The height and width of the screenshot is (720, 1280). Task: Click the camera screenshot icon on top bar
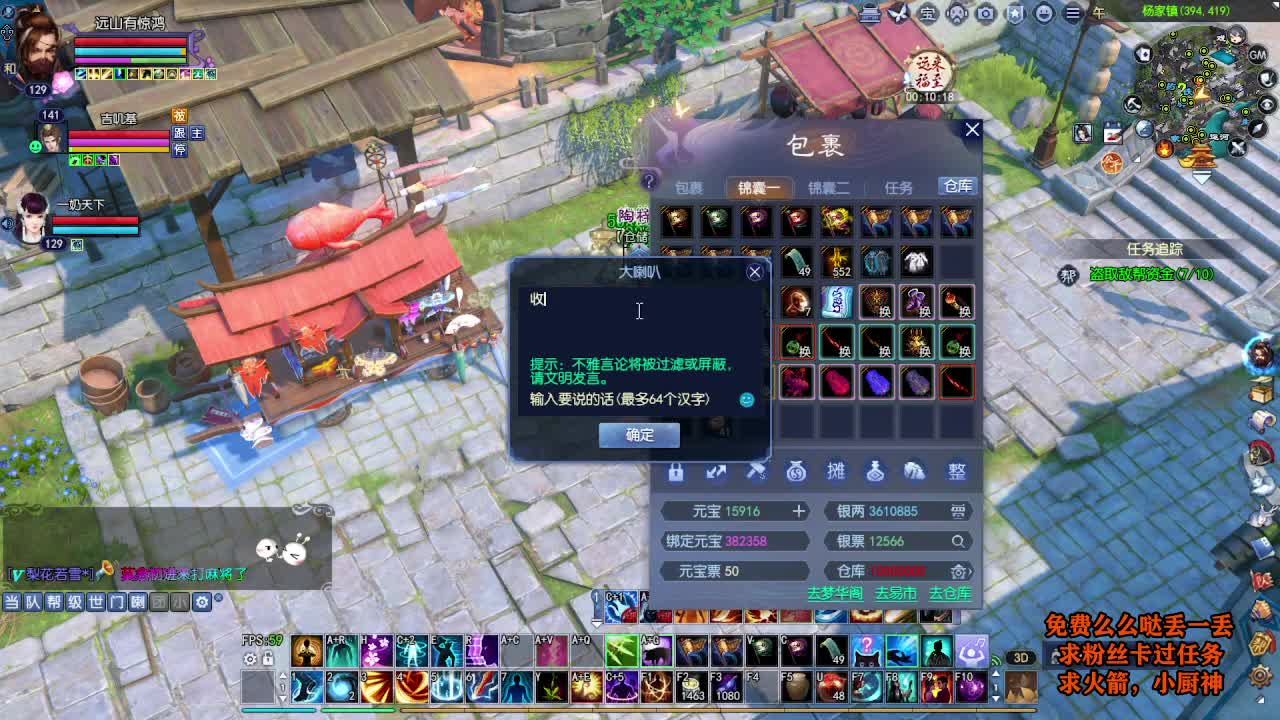(x=985, y=11)
